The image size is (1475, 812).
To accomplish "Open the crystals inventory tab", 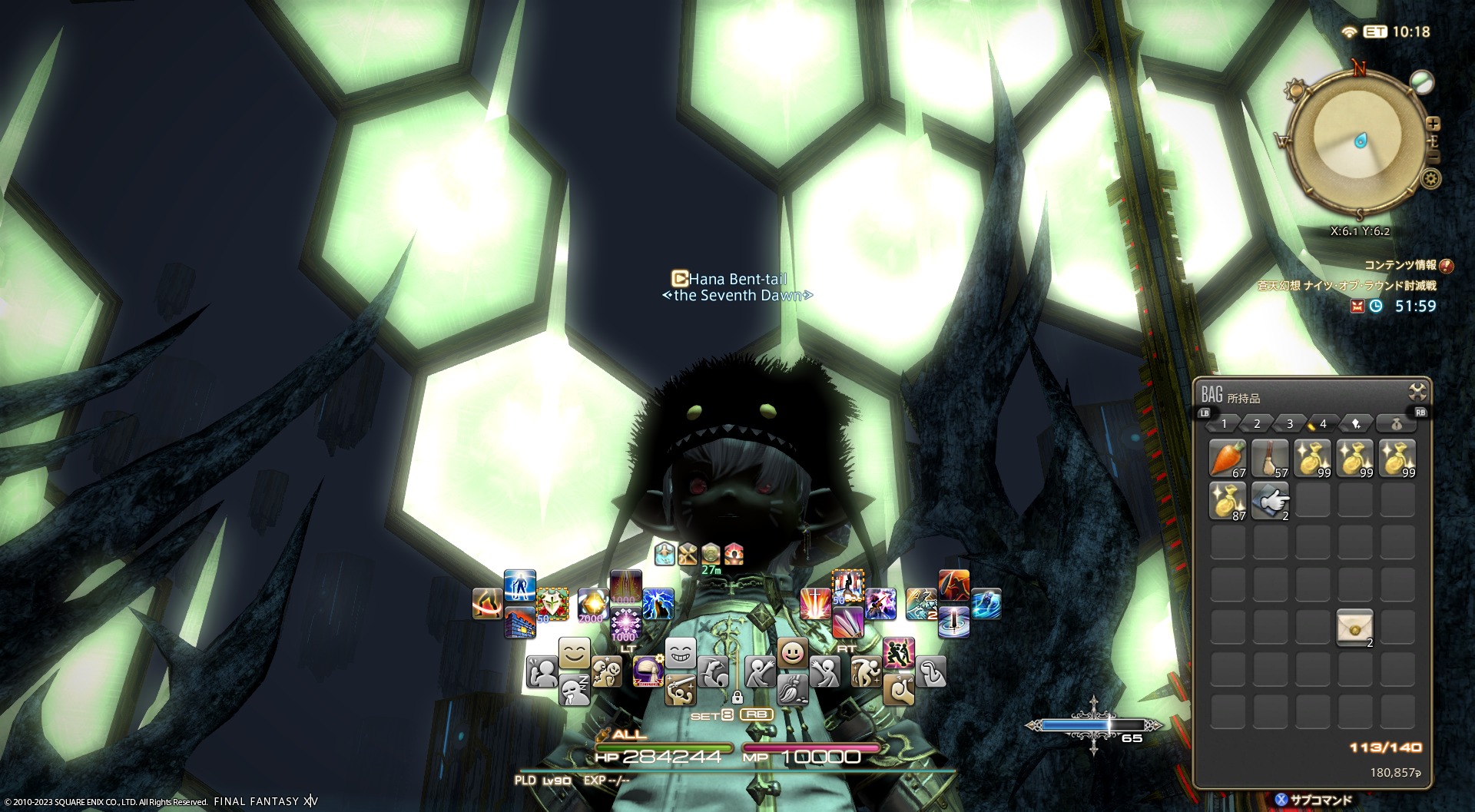I will pos(1356,424).
